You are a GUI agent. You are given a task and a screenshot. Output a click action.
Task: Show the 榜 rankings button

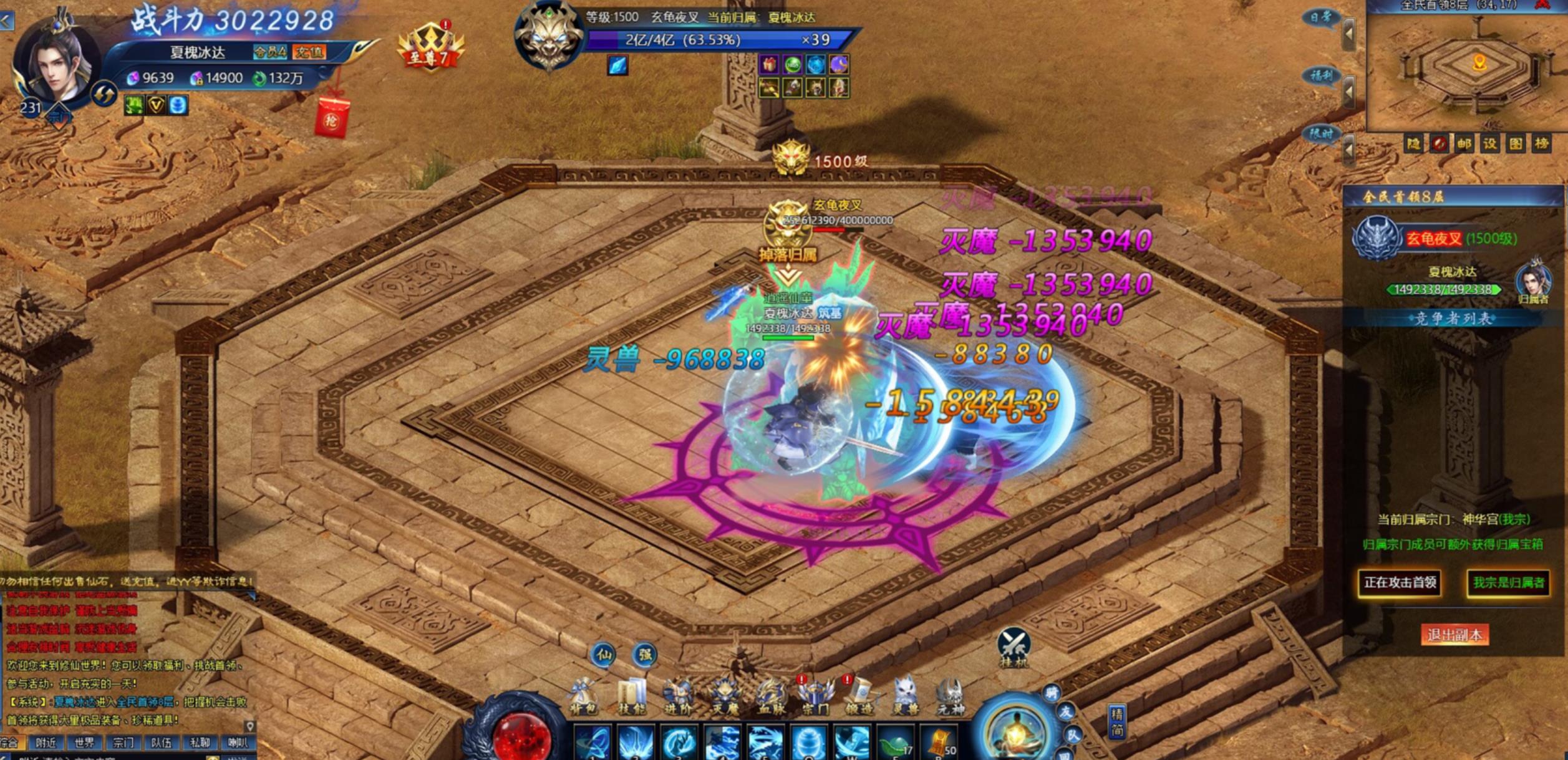1542,144
